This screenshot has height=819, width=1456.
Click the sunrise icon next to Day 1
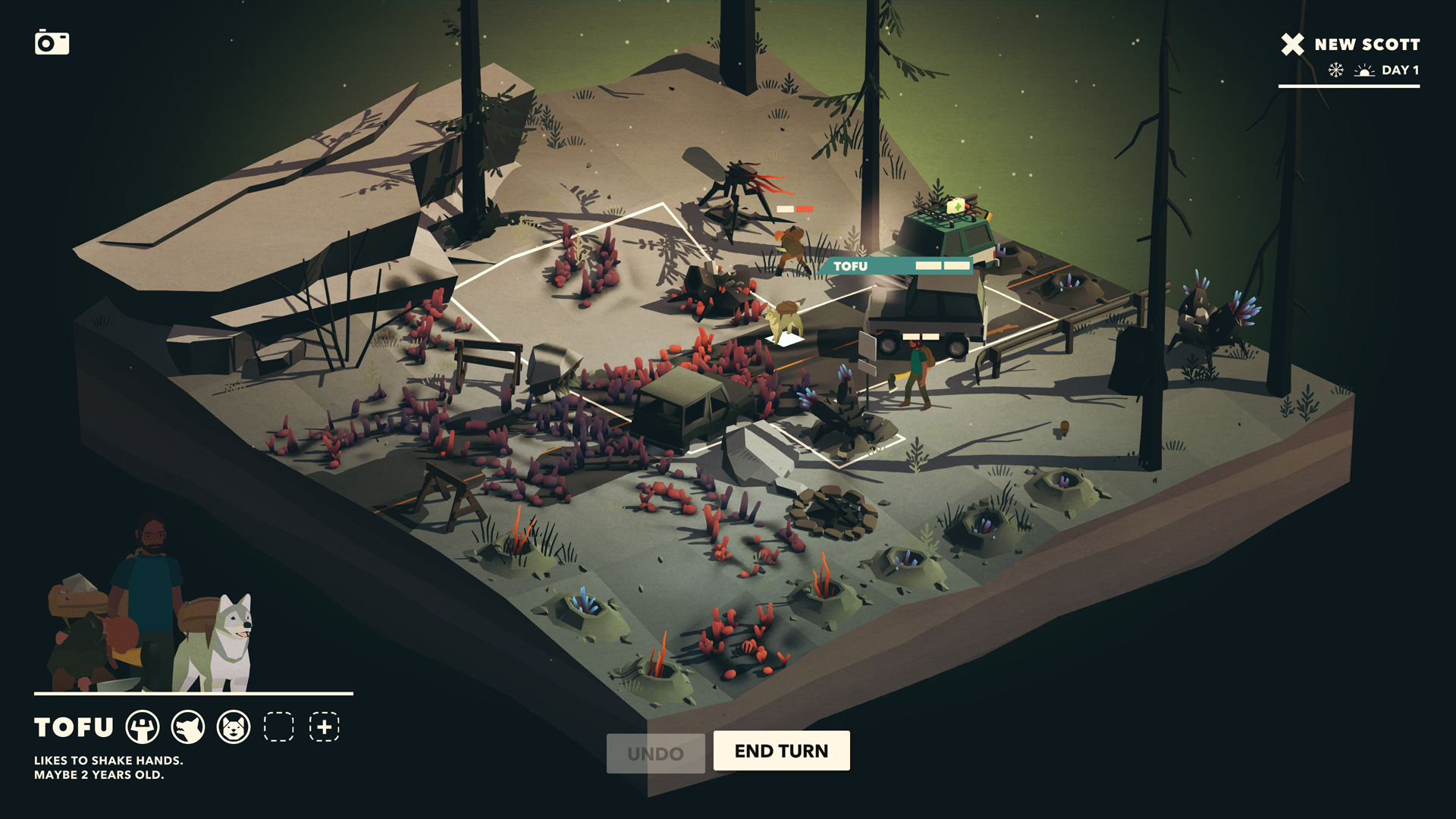[1363, 71]
